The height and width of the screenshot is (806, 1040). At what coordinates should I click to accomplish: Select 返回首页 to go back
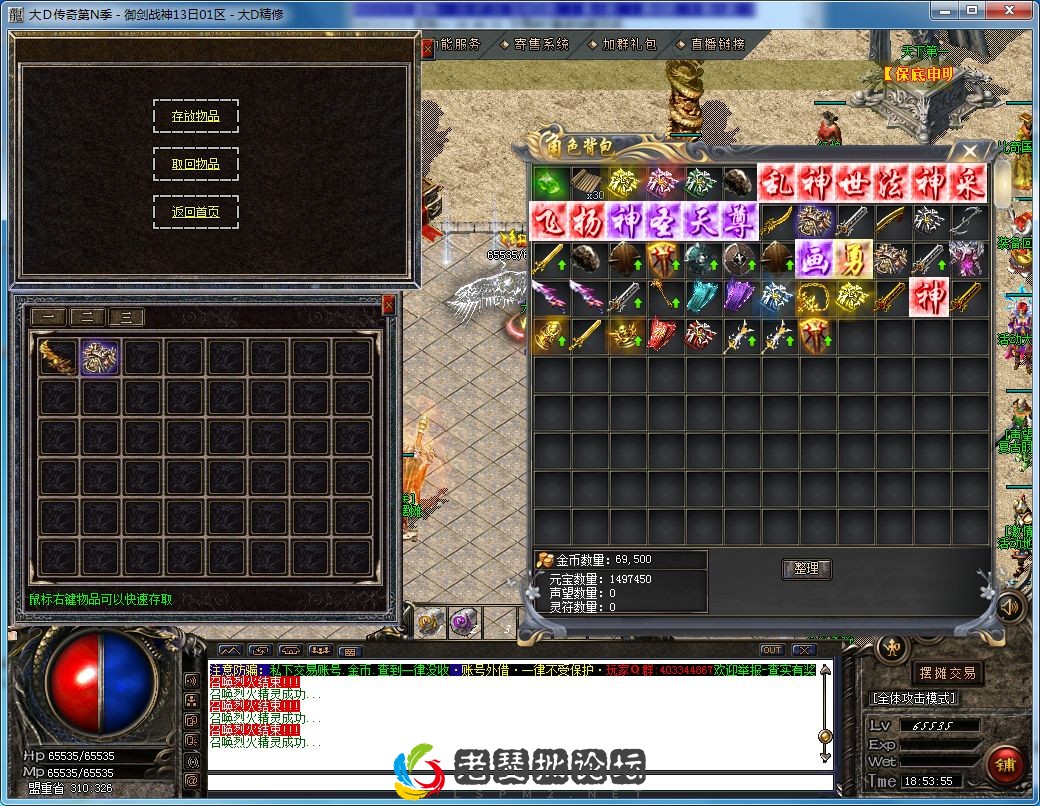[196, 212]
